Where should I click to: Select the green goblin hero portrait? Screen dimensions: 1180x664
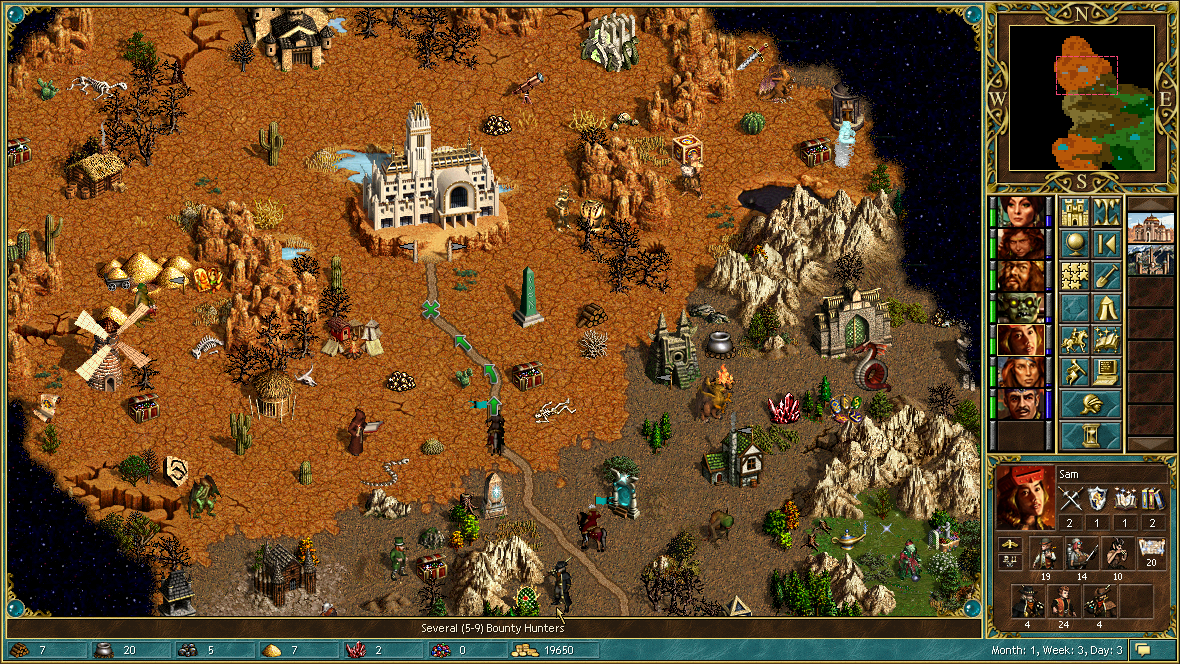coord(1020,308)
